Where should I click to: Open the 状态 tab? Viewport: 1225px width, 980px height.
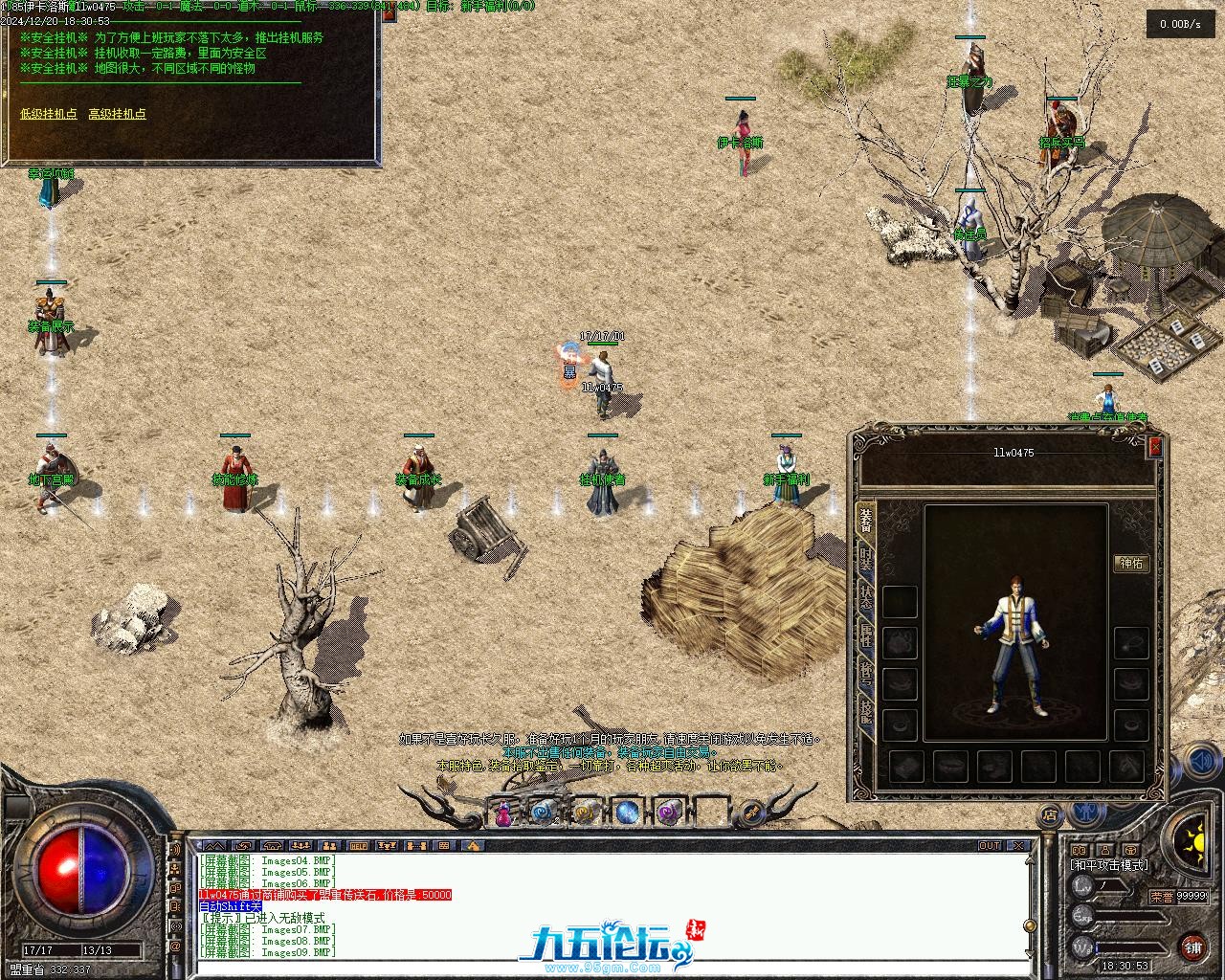click(x=865, y=597)
